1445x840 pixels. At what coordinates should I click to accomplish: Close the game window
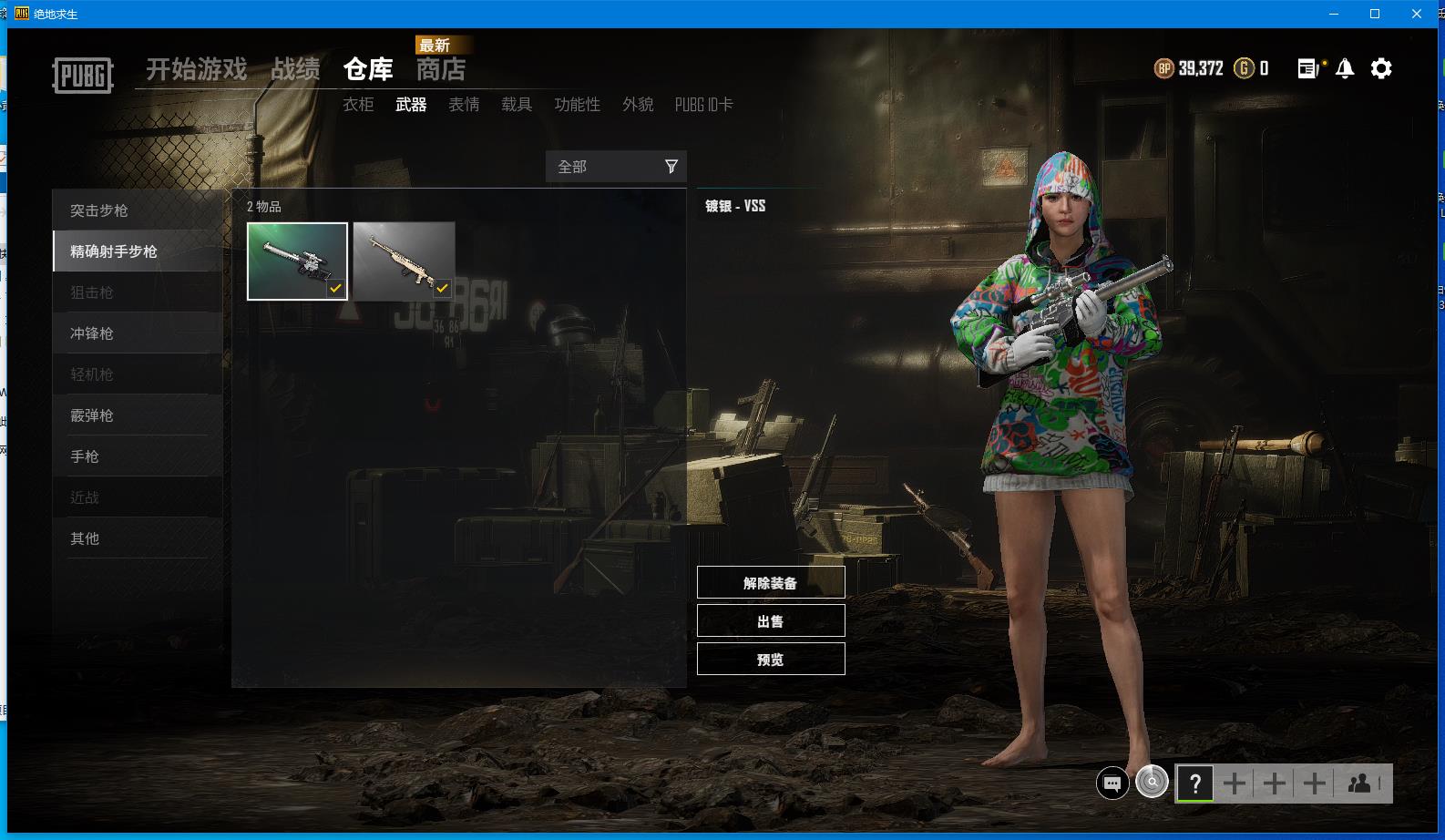(1417, 14)
